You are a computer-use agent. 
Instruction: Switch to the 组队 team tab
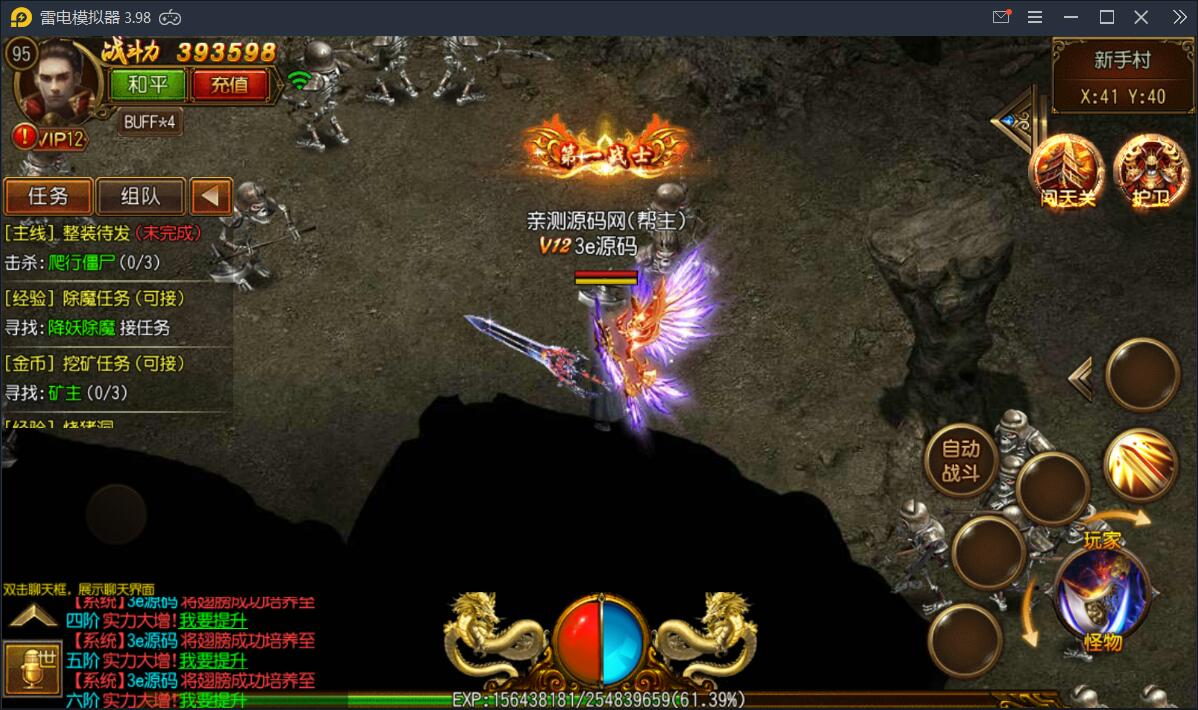coord(140,196)
